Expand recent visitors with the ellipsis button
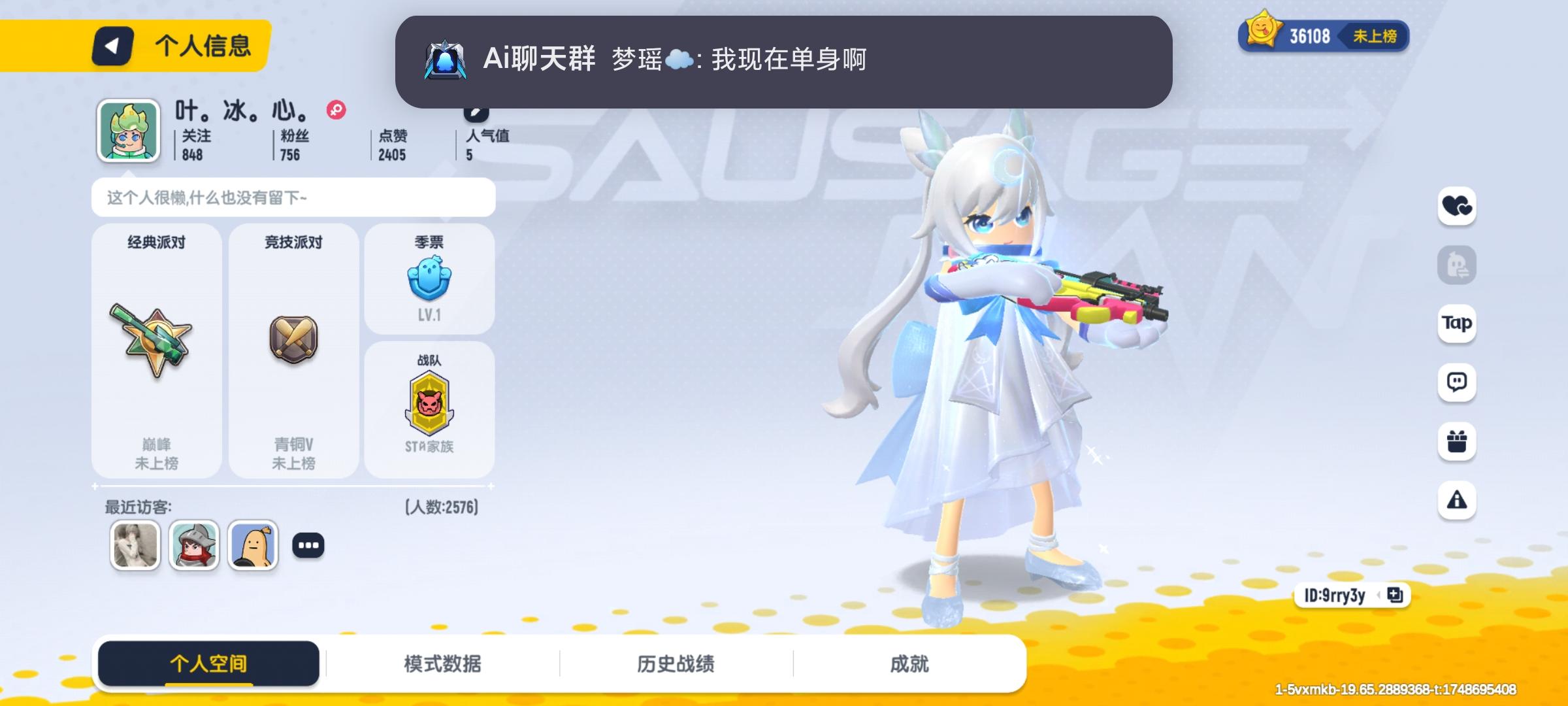 coord(308,545)
